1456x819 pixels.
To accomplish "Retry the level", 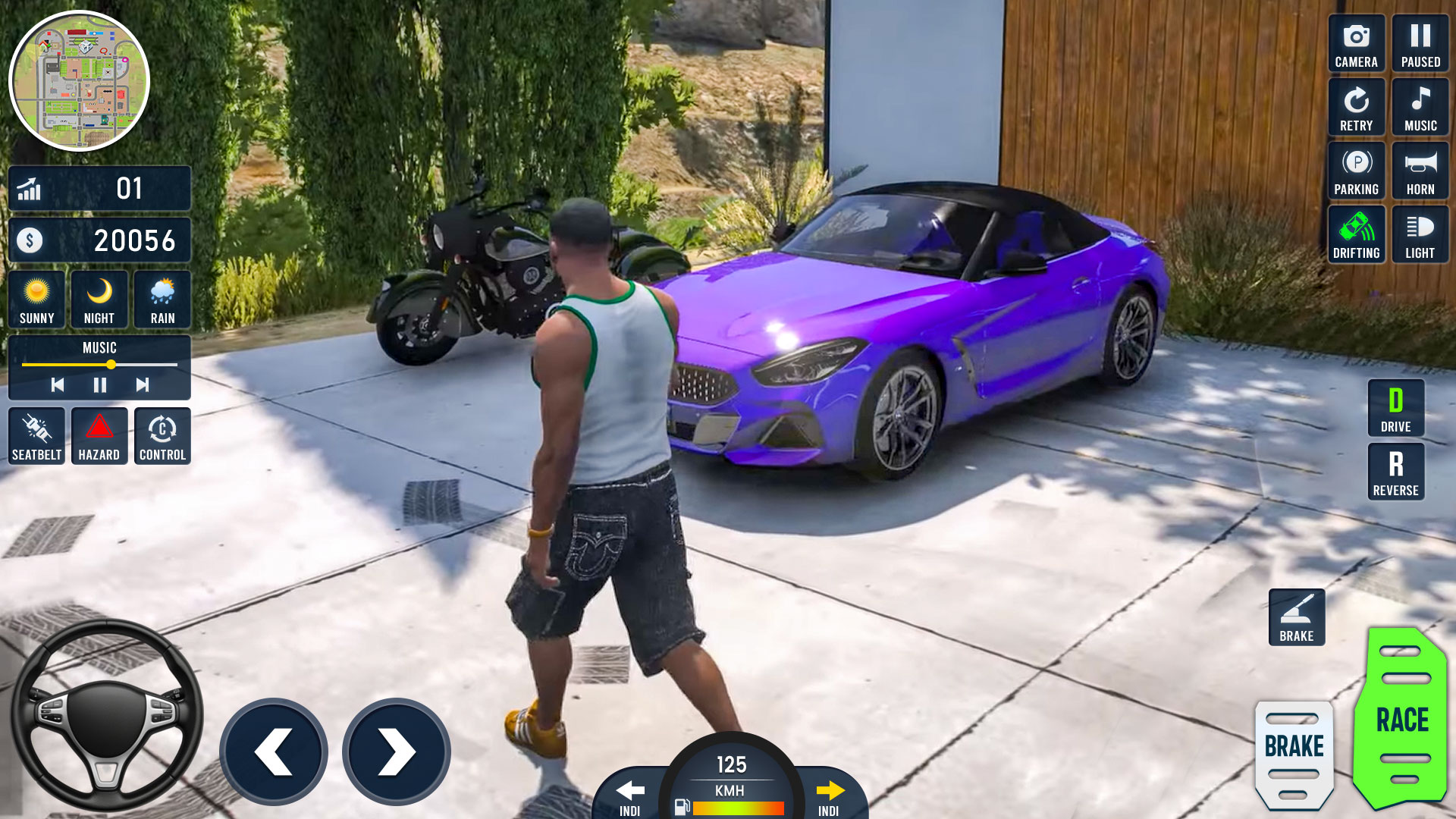I will click(1356, 108).
